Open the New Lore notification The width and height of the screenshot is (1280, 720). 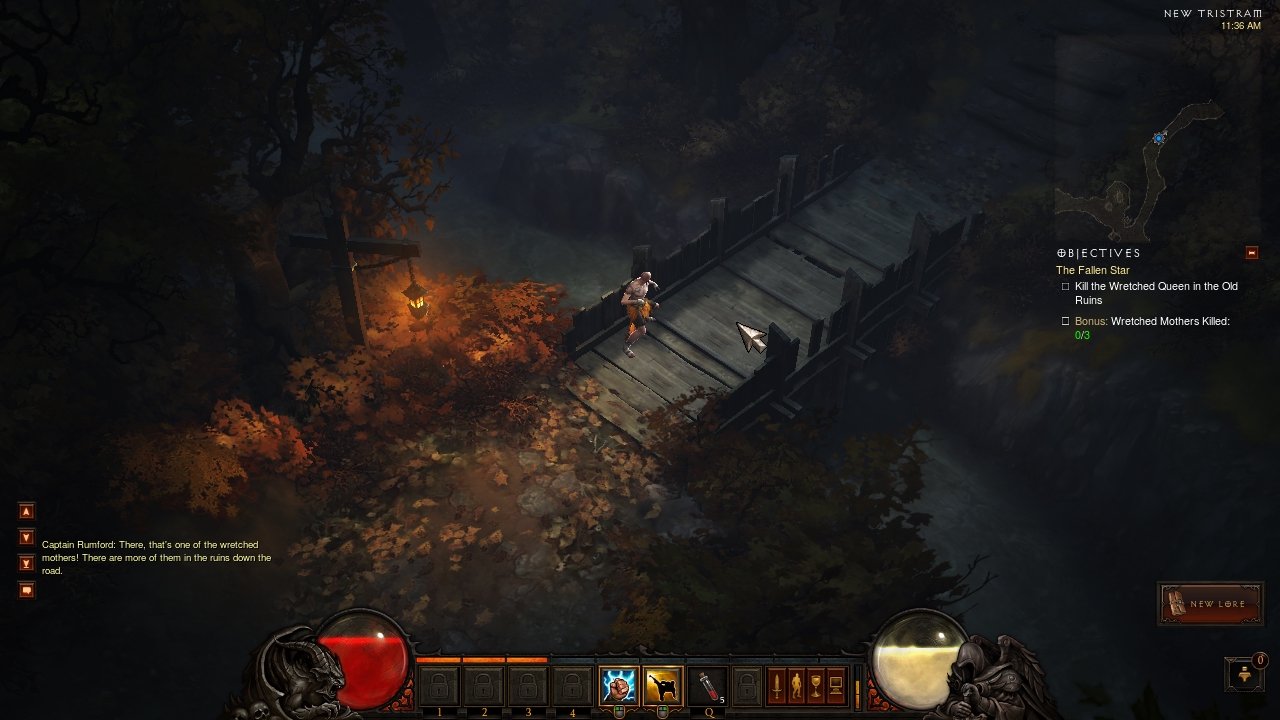(1208, 604)
